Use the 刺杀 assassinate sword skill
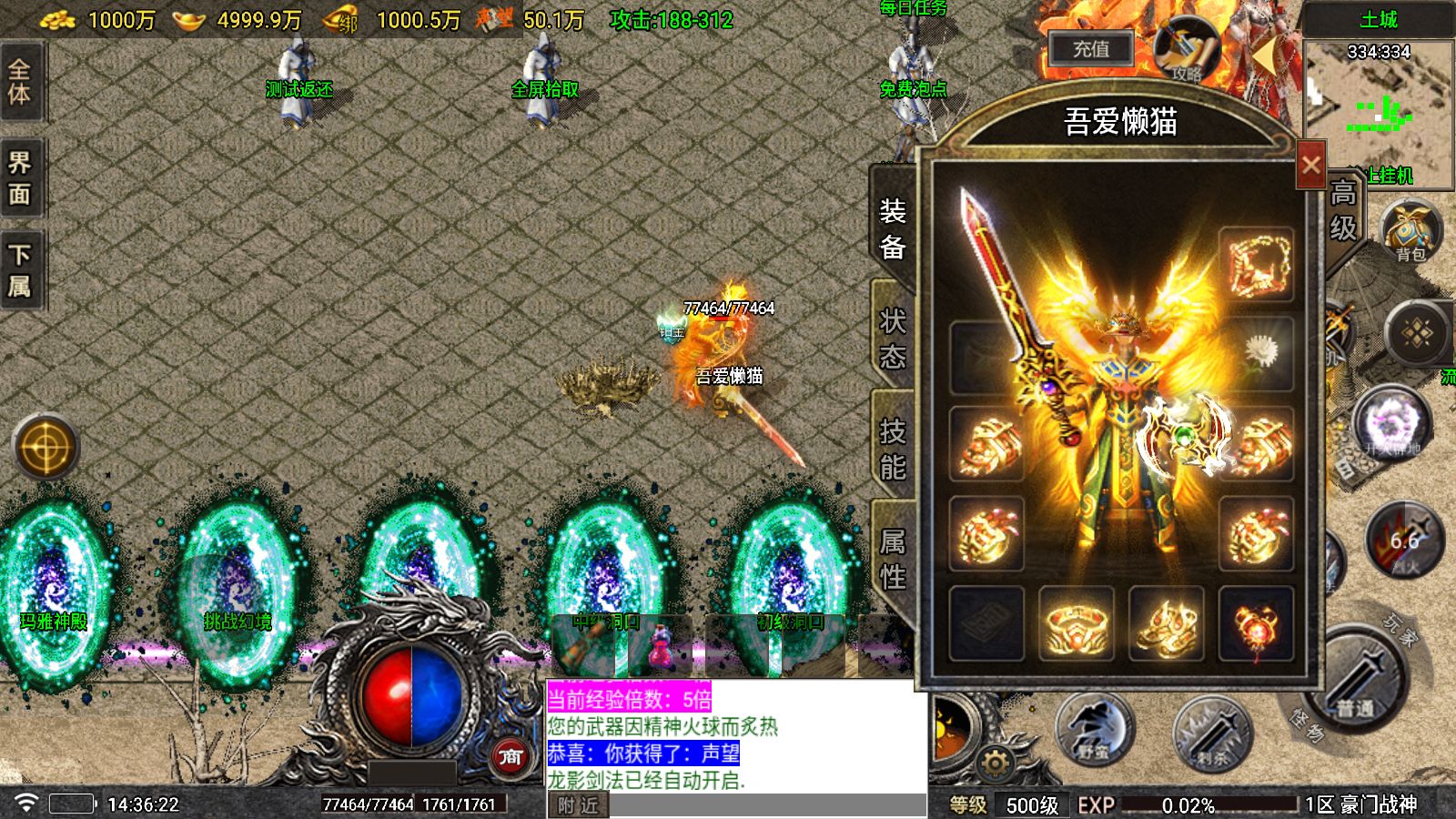Viewport: 1456px width, 819px height. tap(1212, 733)
